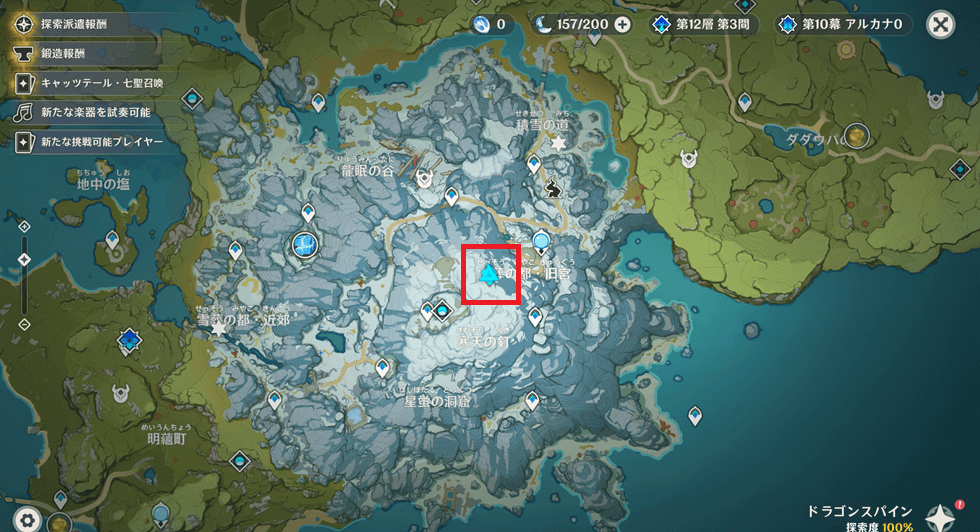Close the map with the X button
Image resolution: width=980 pixels, height=532 pixels.
[941, 25]
